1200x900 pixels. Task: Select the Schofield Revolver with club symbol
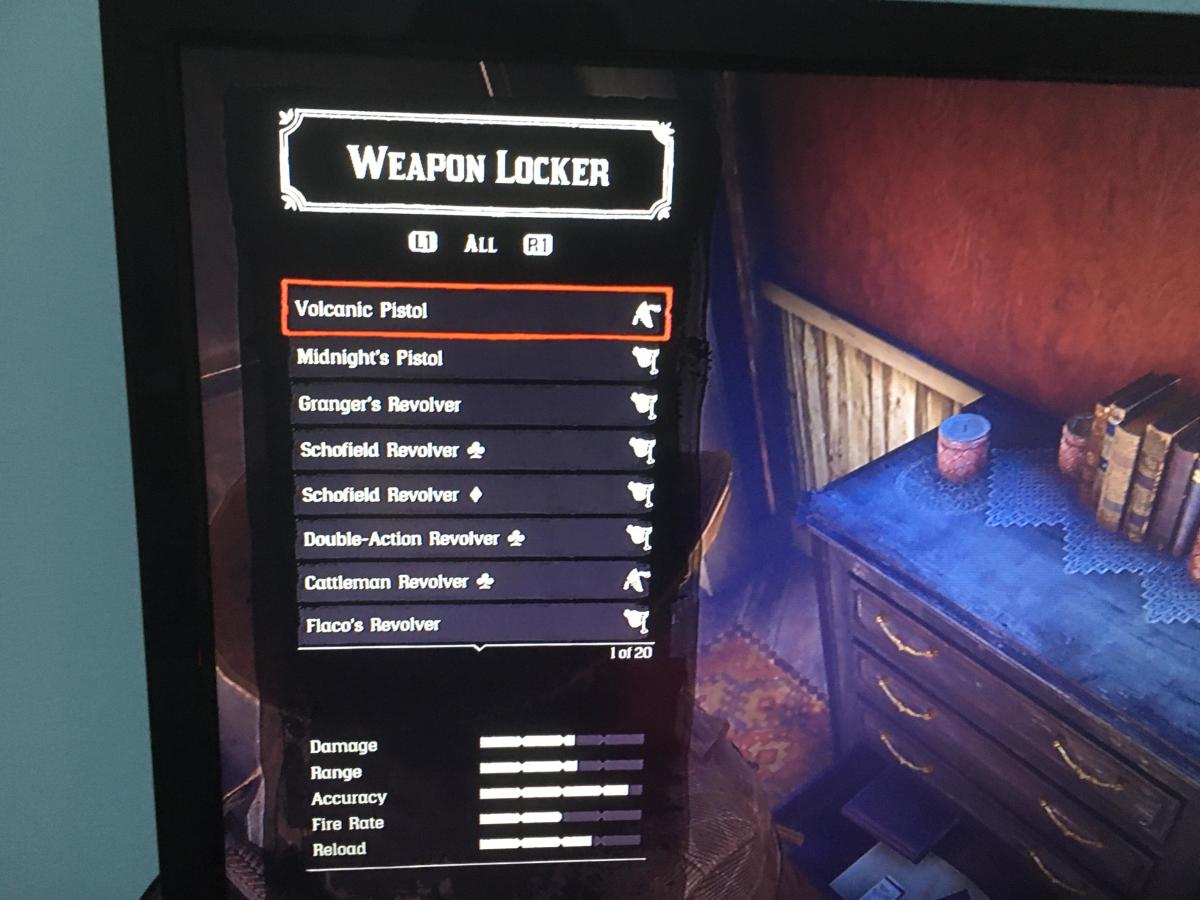coord(473,451)
